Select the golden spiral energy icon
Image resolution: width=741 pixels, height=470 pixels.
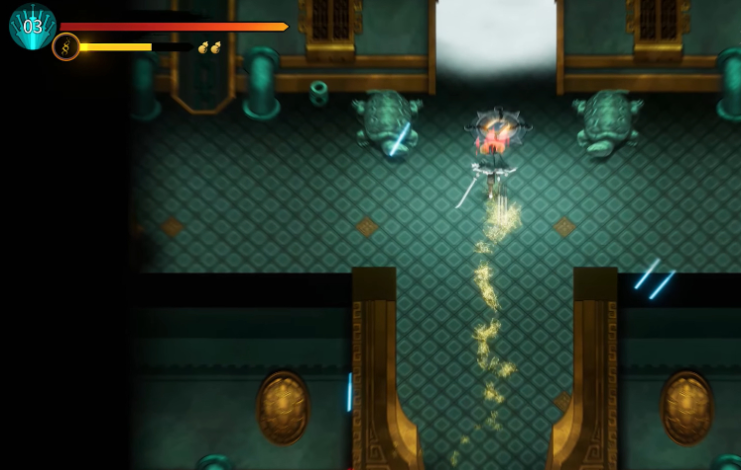[66, 47]
